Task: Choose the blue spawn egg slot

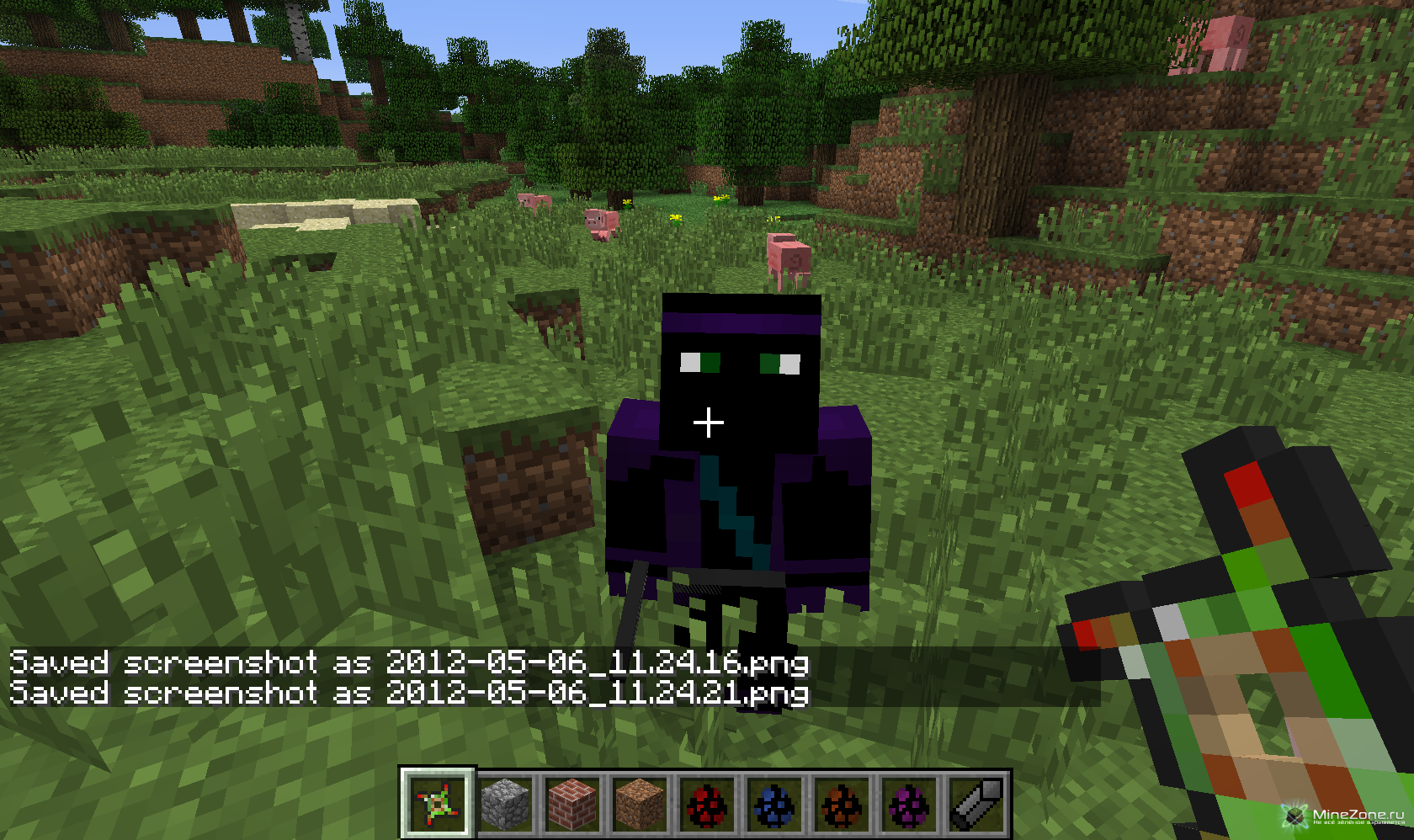Action: (x=774, y=803)
